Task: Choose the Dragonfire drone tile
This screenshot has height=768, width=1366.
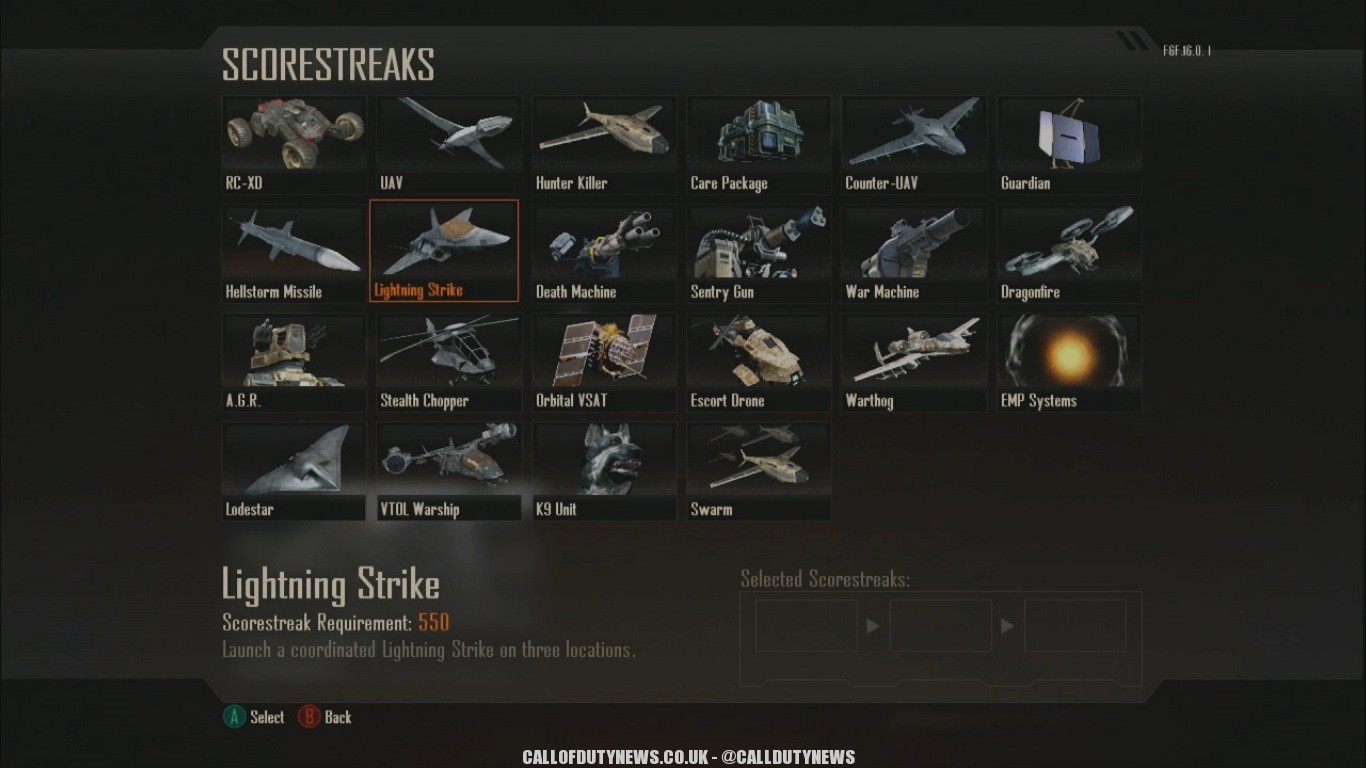Action: [1069, 252]
